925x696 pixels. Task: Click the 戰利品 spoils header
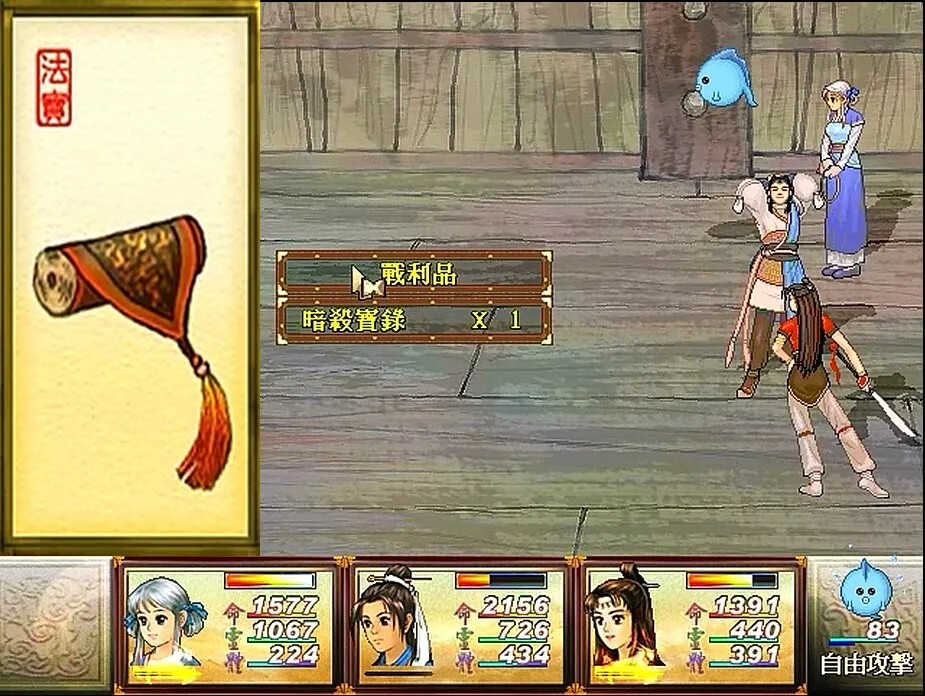[x=414, y=274]
